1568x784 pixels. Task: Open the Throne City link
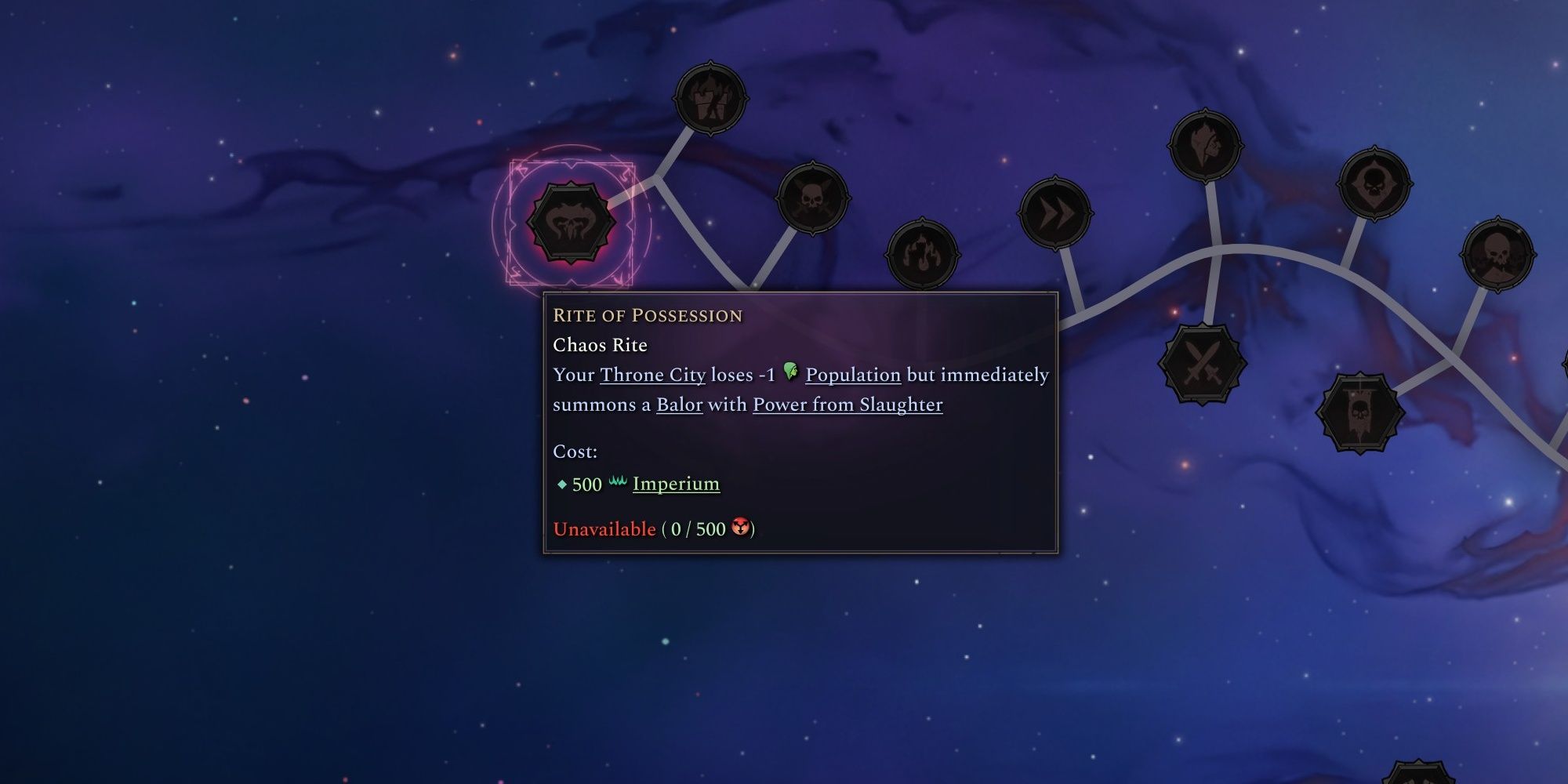click(652, 375)
